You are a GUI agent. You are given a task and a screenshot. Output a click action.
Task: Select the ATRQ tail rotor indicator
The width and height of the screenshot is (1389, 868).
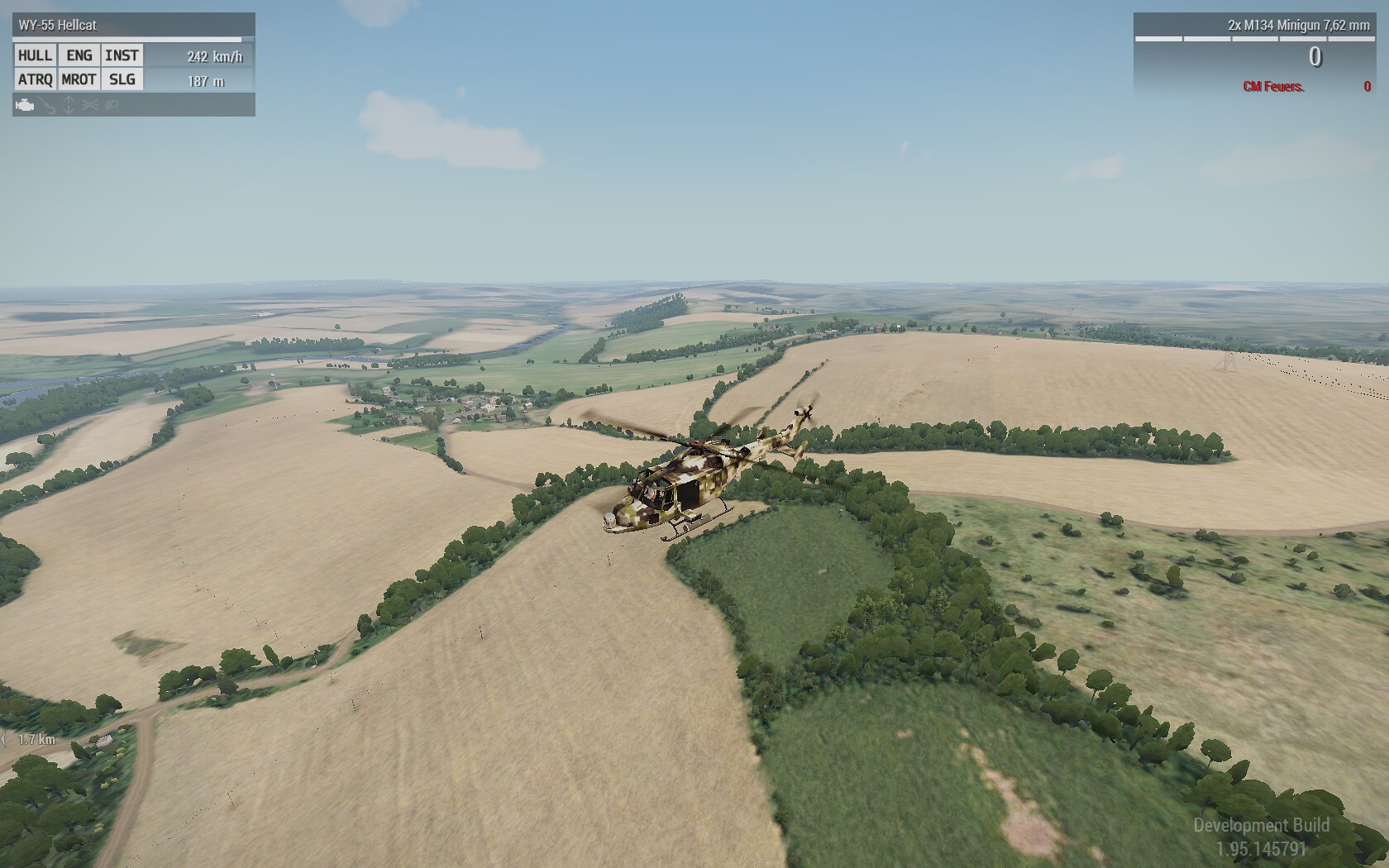(x=35, y=79)
